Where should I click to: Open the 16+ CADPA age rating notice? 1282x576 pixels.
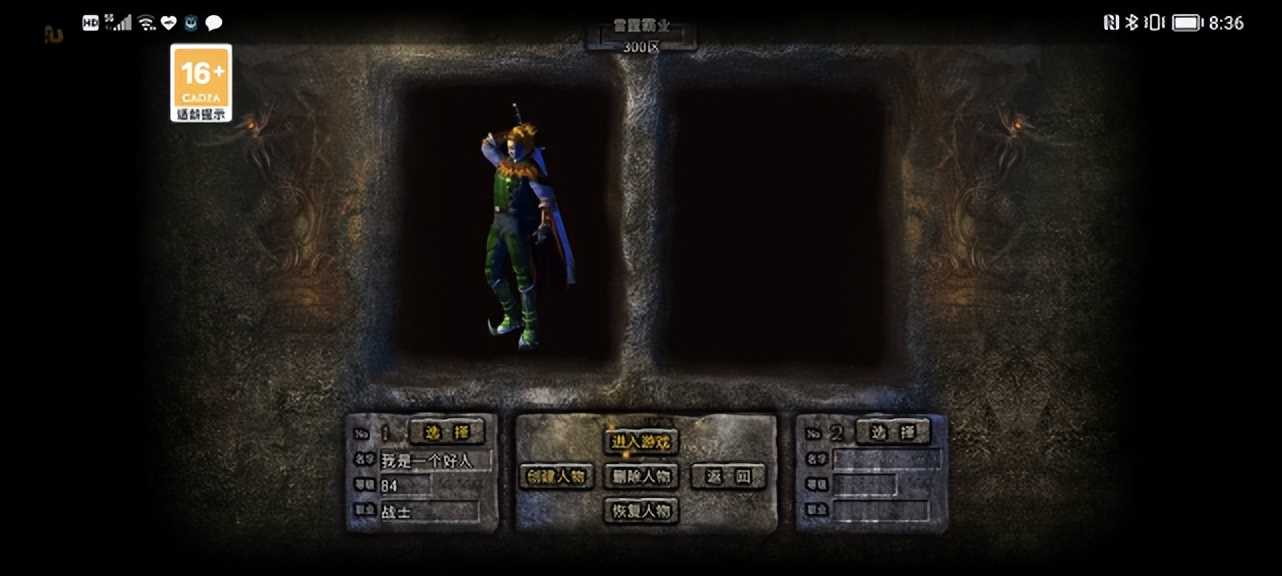tap(201, 83)
